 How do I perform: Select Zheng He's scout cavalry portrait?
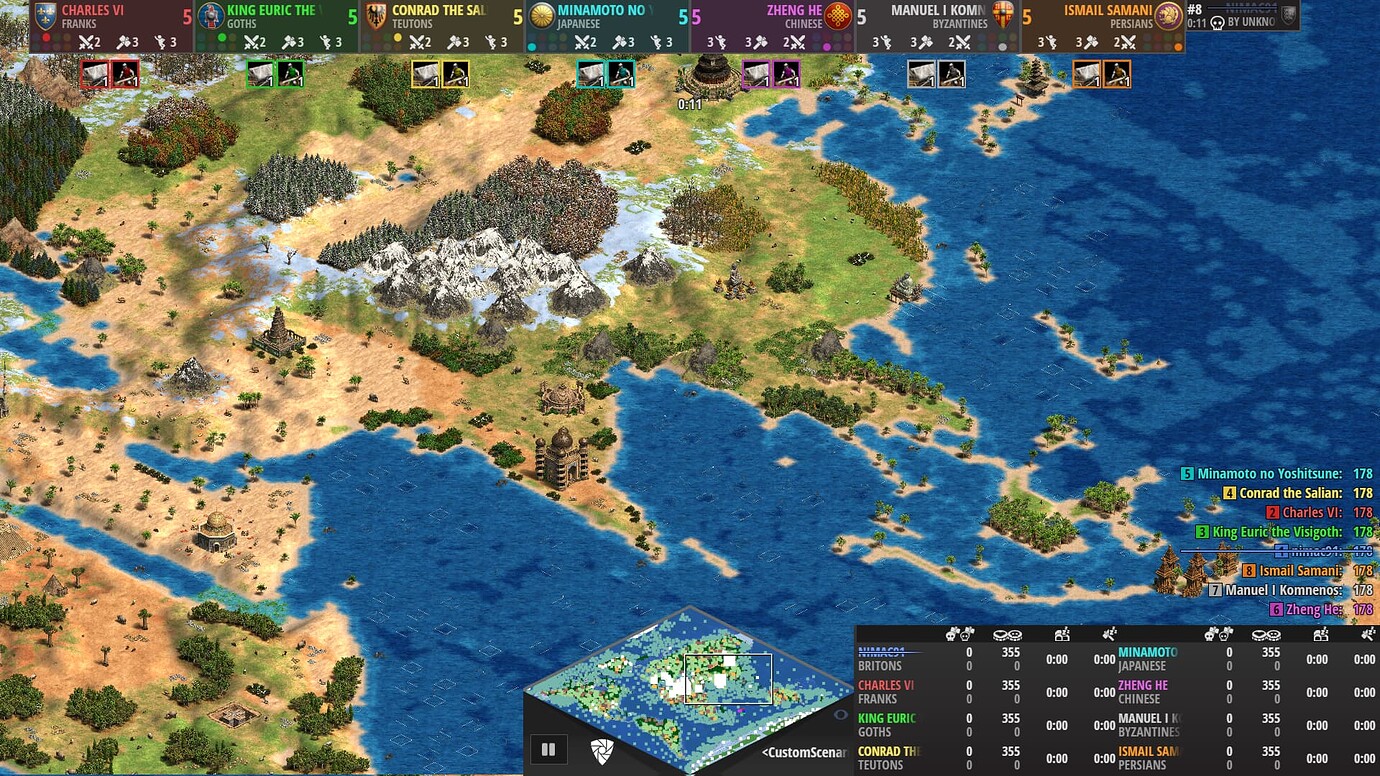786,74
